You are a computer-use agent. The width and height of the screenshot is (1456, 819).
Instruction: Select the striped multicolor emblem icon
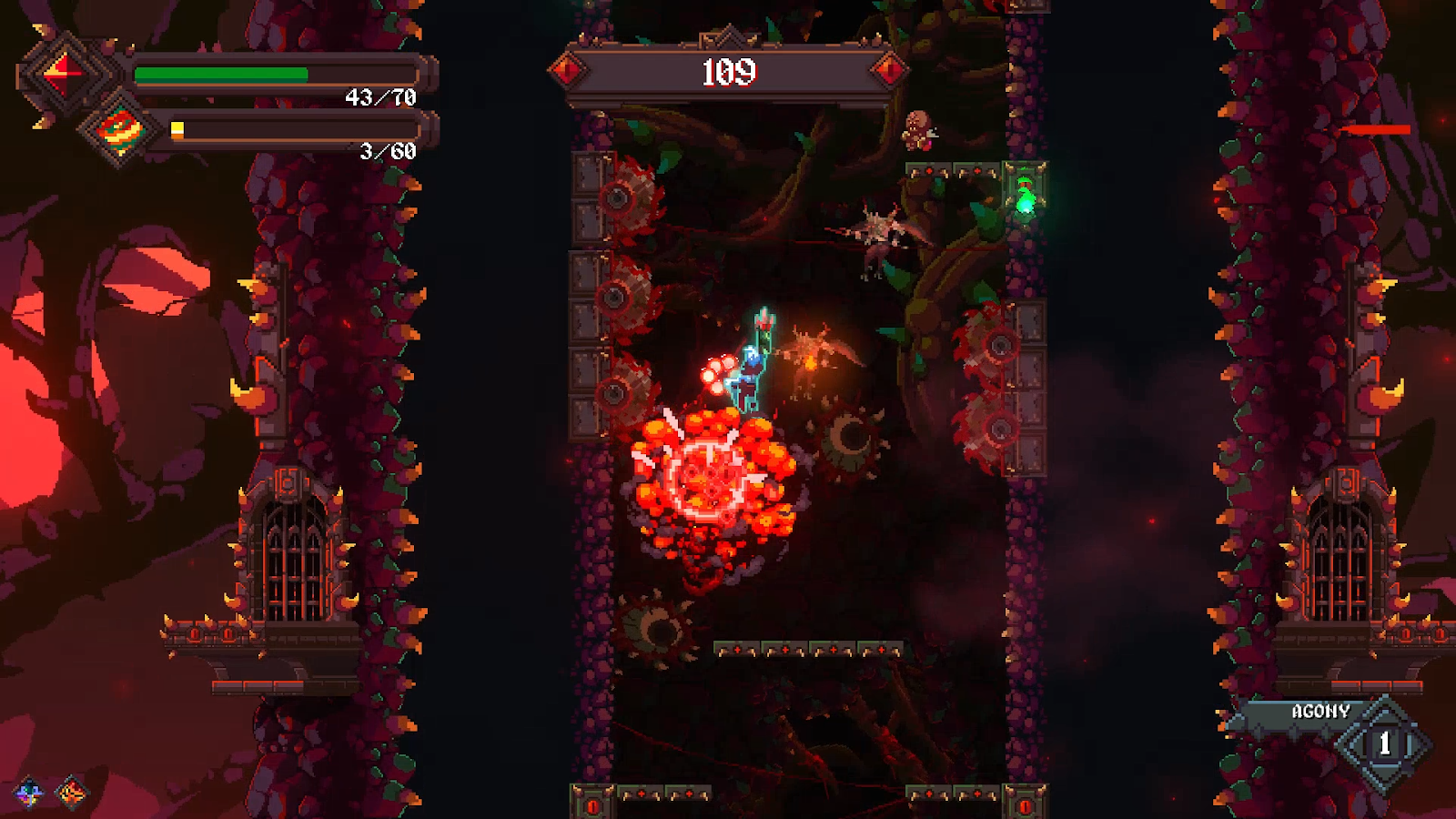point(119,130)
